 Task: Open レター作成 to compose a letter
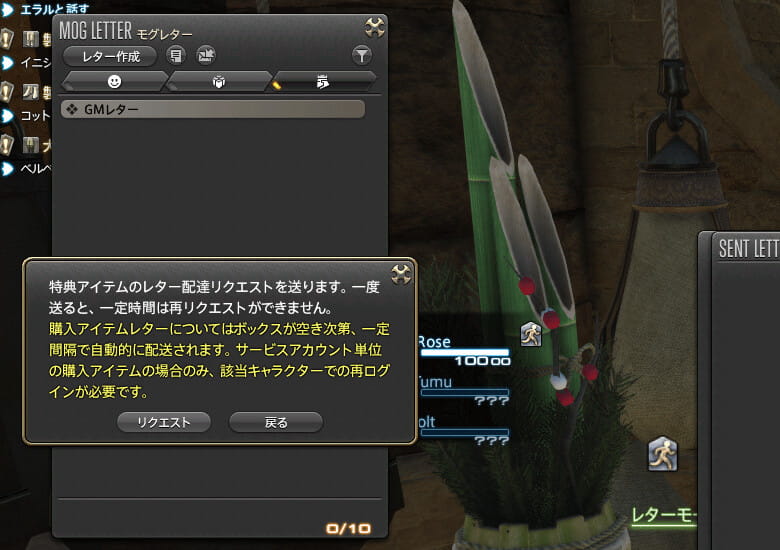[x=109, y=56]
